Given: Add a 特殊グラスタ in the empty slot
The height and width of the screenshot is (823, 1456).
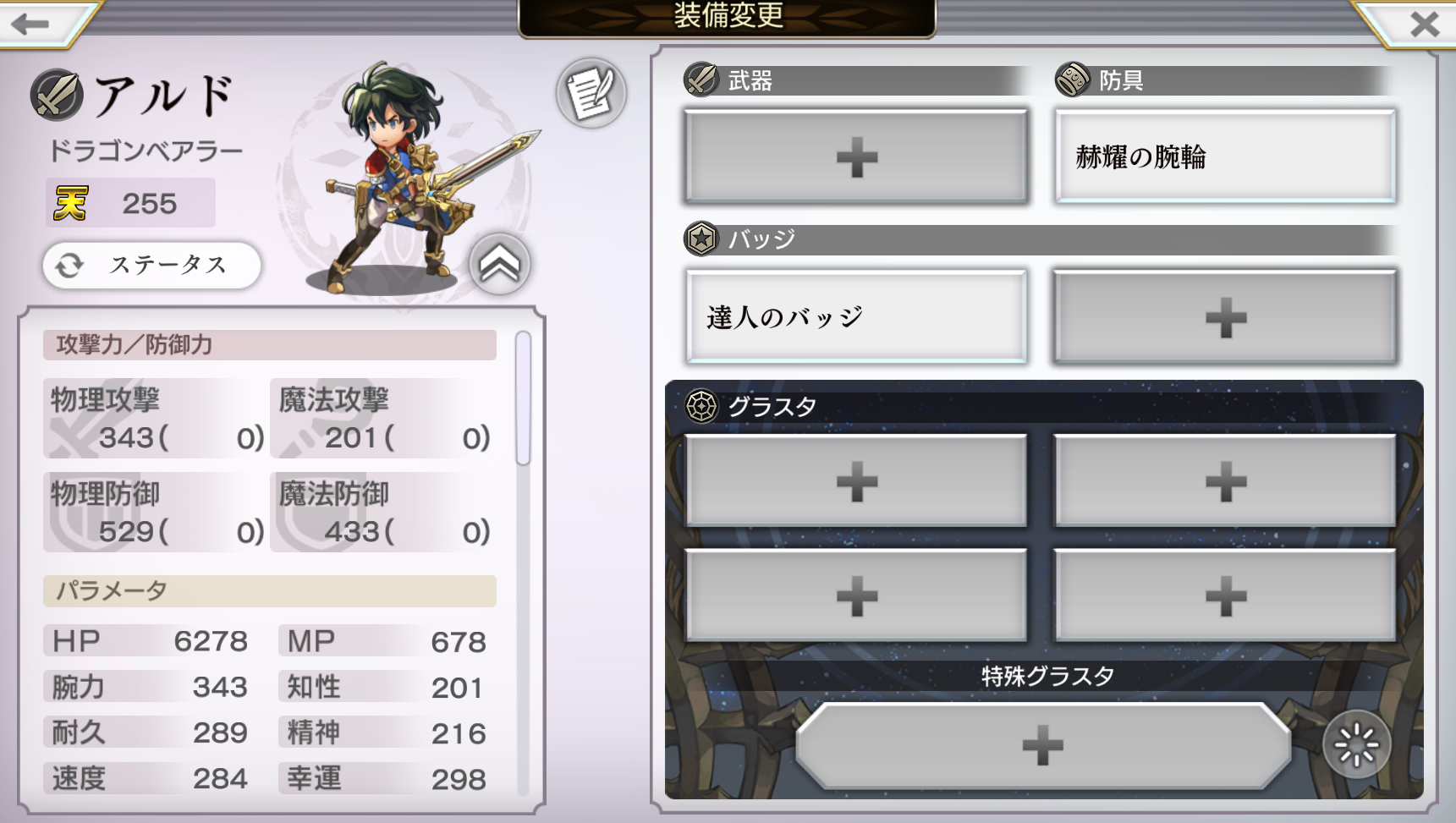Looking at the screenshot, I should click(1042, 745).
